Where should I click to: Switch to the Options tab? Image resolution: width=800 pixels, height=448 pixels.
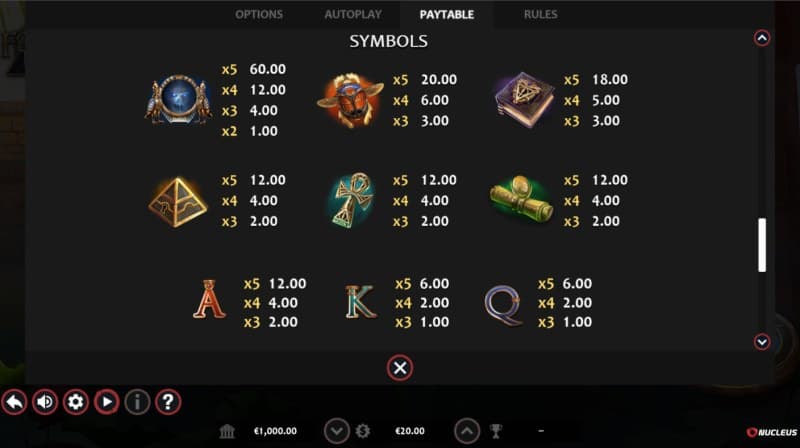click(x=259, y=15)
